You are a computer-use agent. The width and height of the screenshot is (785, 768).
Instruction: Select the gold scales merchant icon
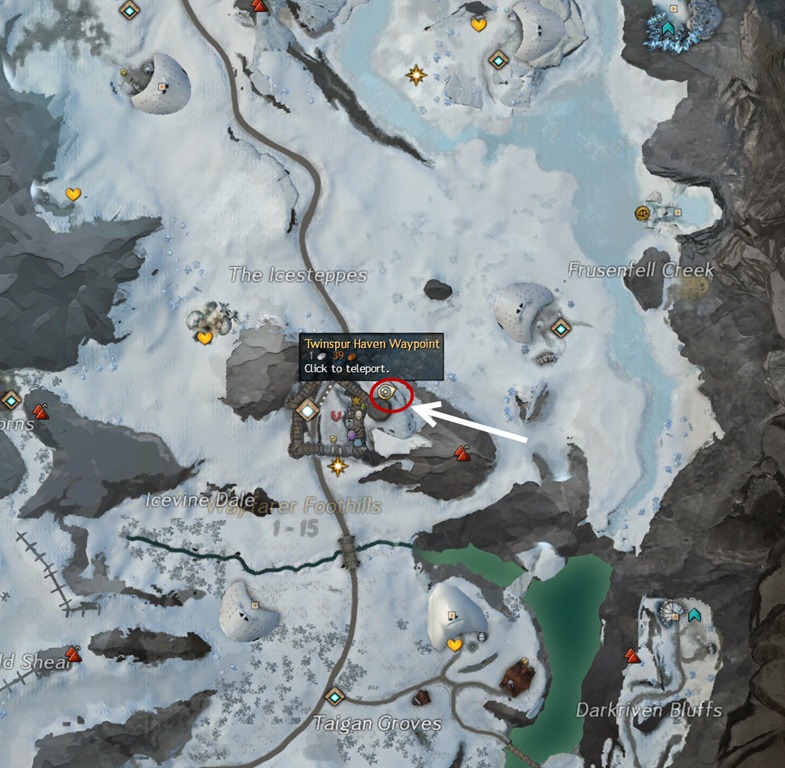(643, 213)
